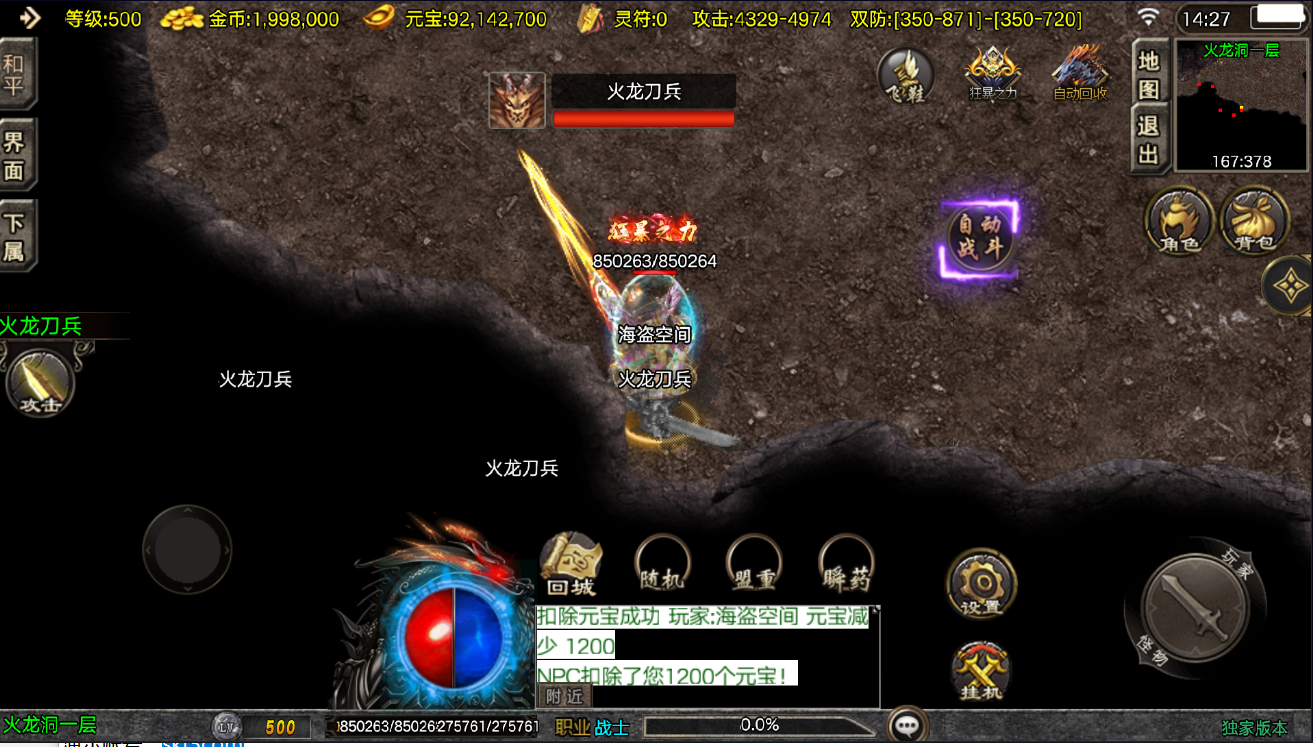Enable 自动战斗 auto battle

click(980, 237)
